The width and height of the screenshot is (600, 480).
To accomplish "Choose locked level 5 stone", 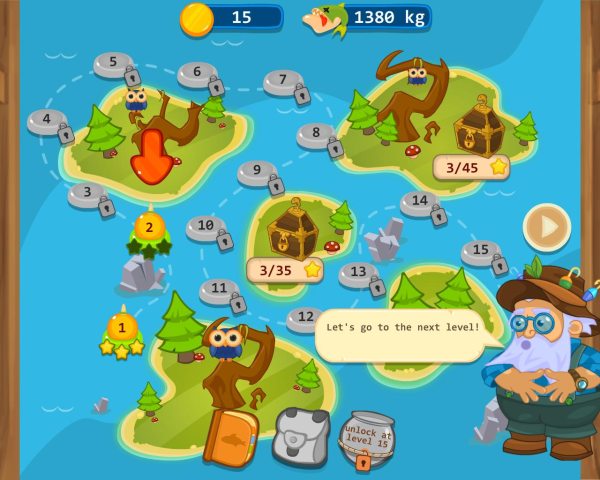I will (115, 64).
